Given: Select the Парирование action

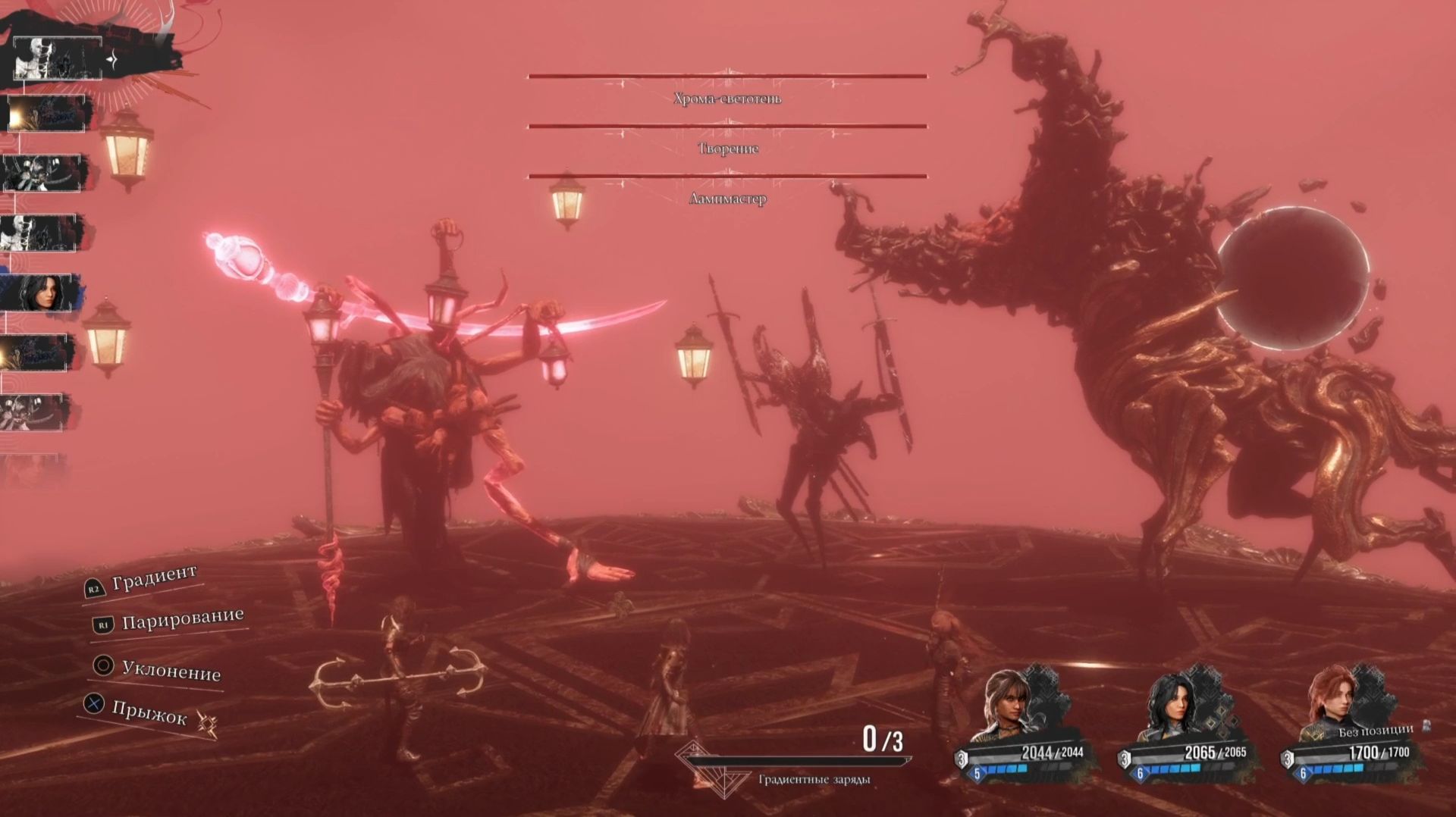Looking at the screenshot, I should (182, 619).
